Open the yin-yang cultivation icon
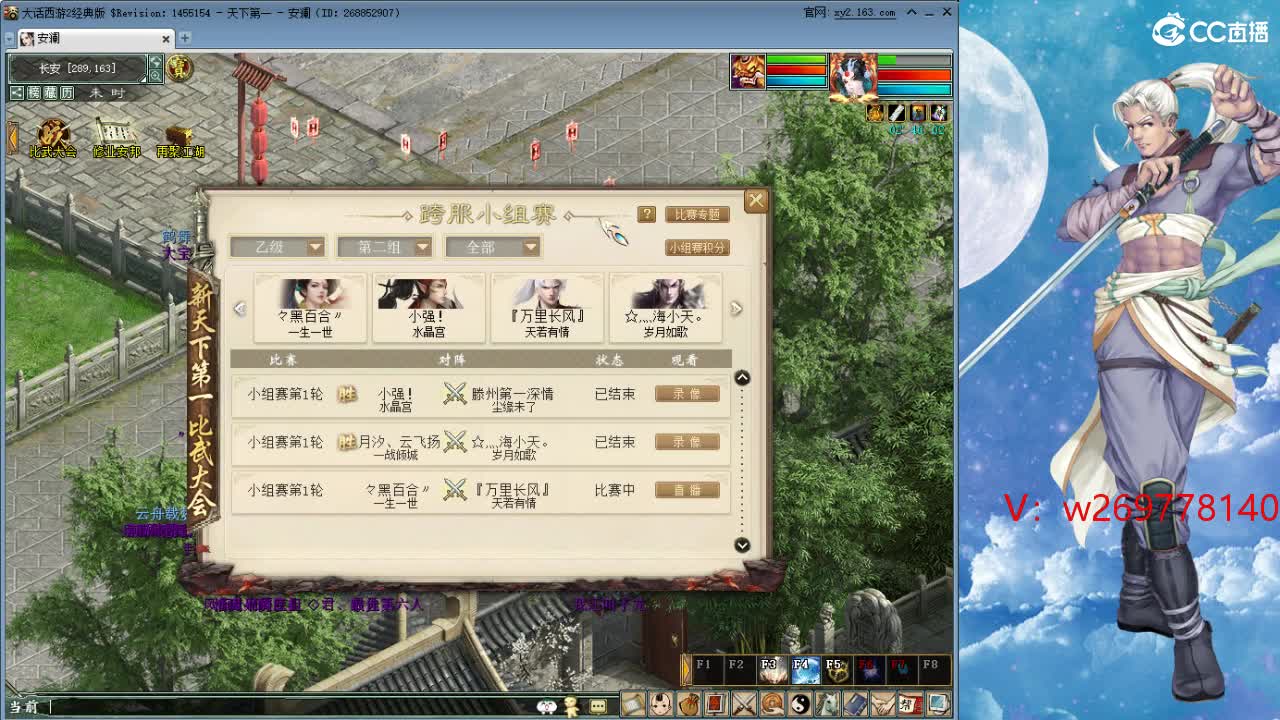 pyautogui.click(x=799, y=703)
